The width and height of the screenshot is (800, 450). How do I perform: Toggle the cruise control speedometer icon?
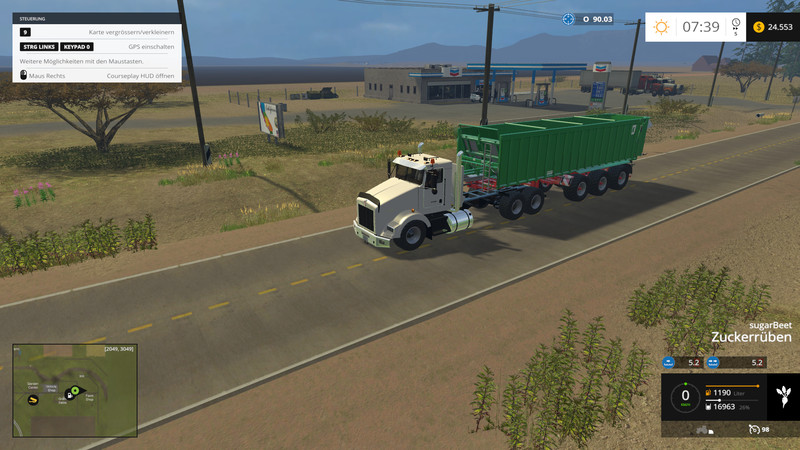754,429
